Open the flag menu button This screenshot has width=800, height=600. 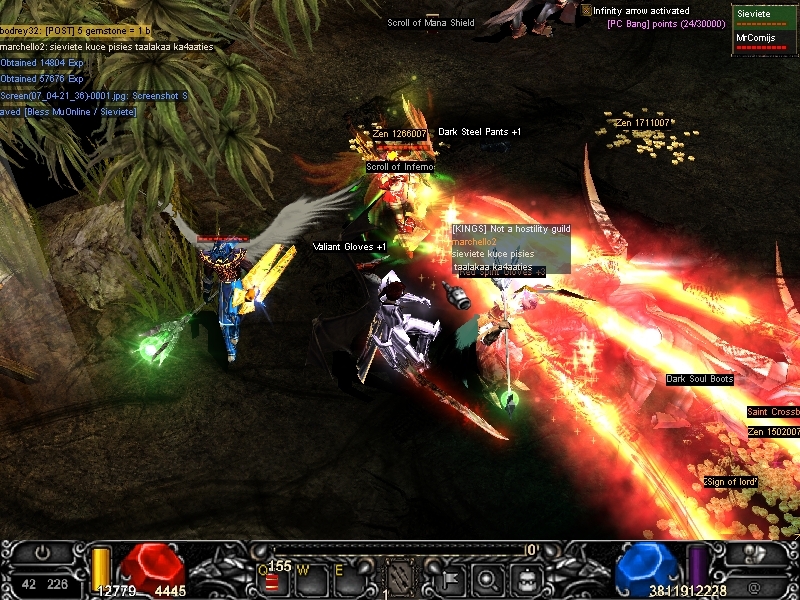pos(452,576)
